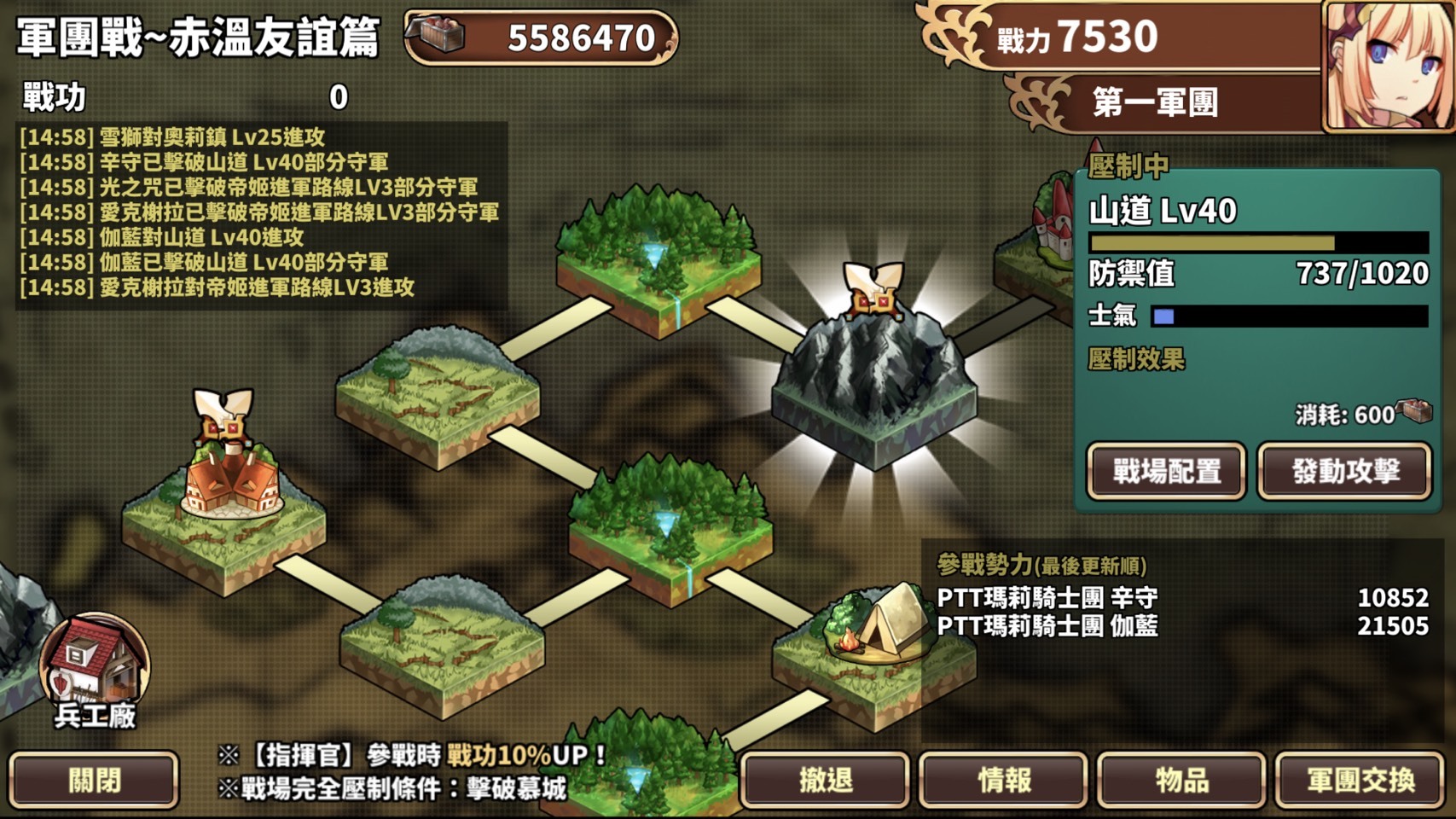Open the 戰場配置 battlefield setup

point(1166,470)
